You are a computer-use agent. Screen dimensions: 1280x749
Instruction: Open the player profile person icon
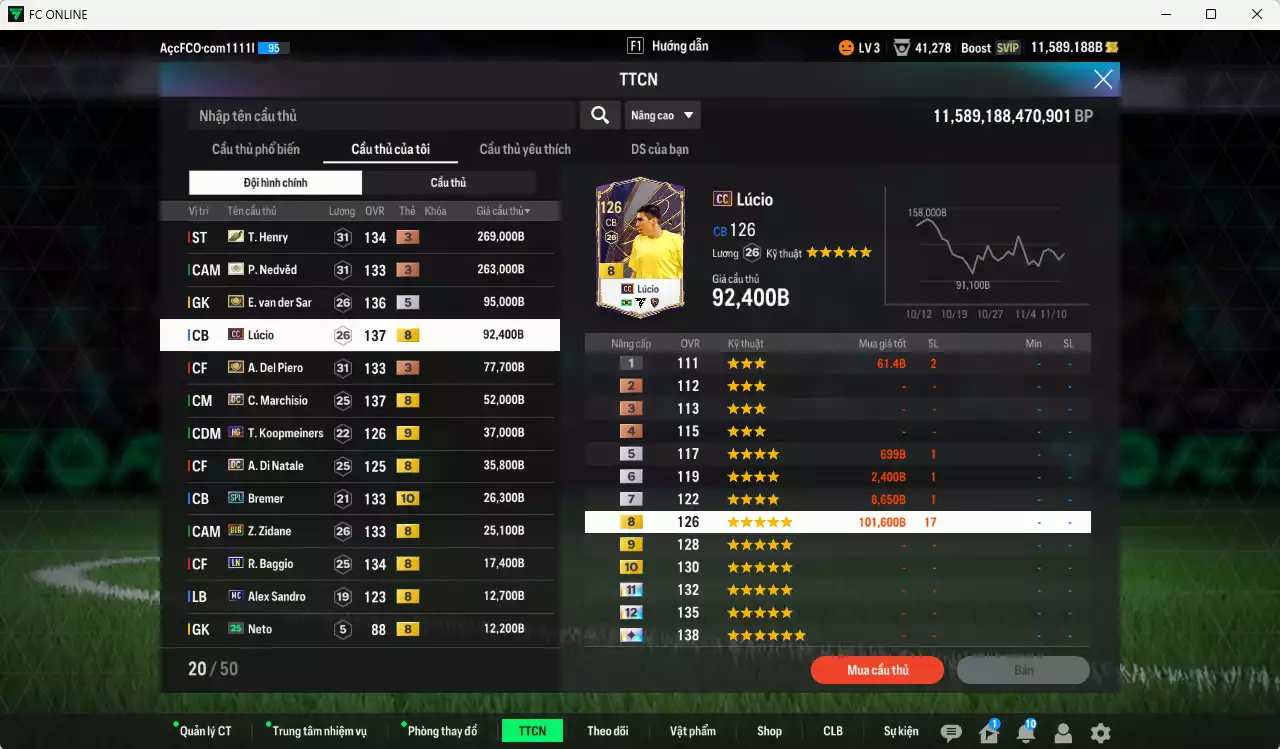pyautogui.click(x=1063, y=732)
